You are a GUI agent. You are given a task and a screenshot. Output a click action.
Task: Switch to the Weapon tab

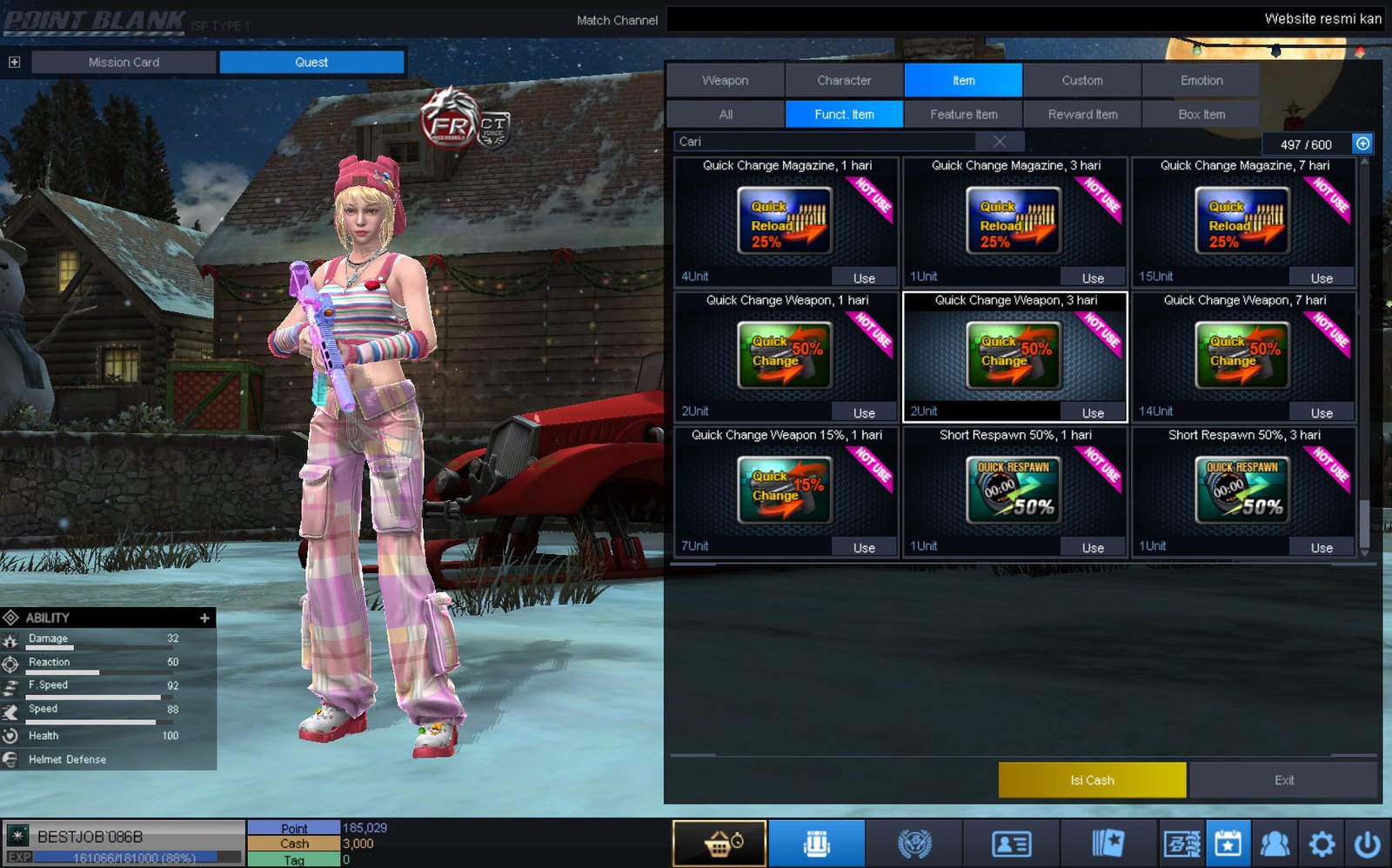click(725, 80)
